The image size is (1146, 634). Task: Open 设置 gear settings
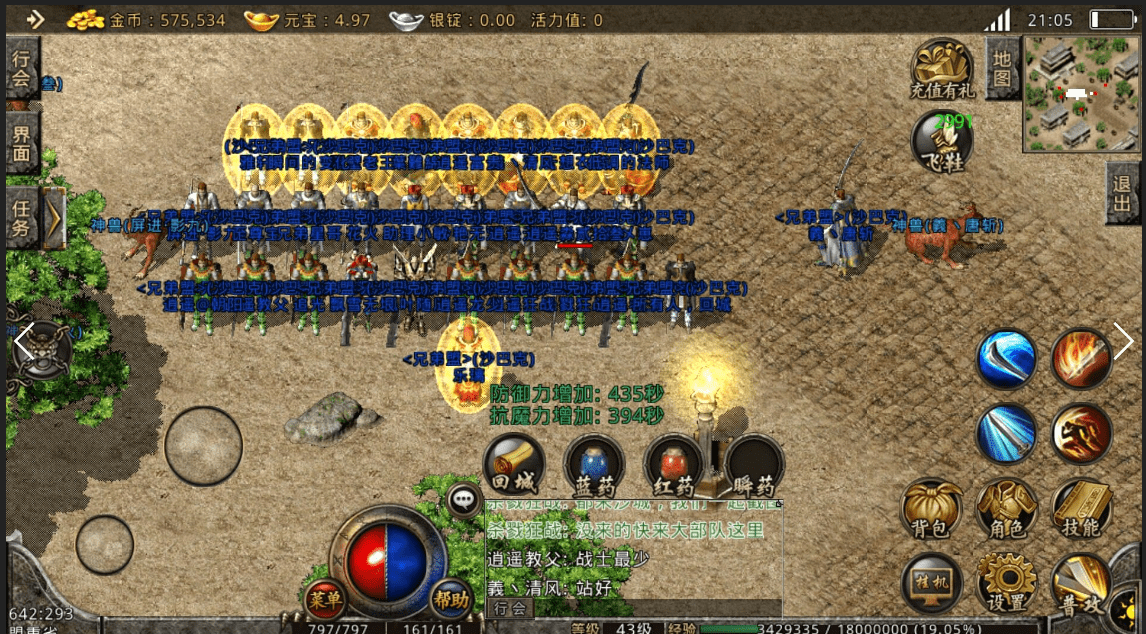click(1006, 585)
